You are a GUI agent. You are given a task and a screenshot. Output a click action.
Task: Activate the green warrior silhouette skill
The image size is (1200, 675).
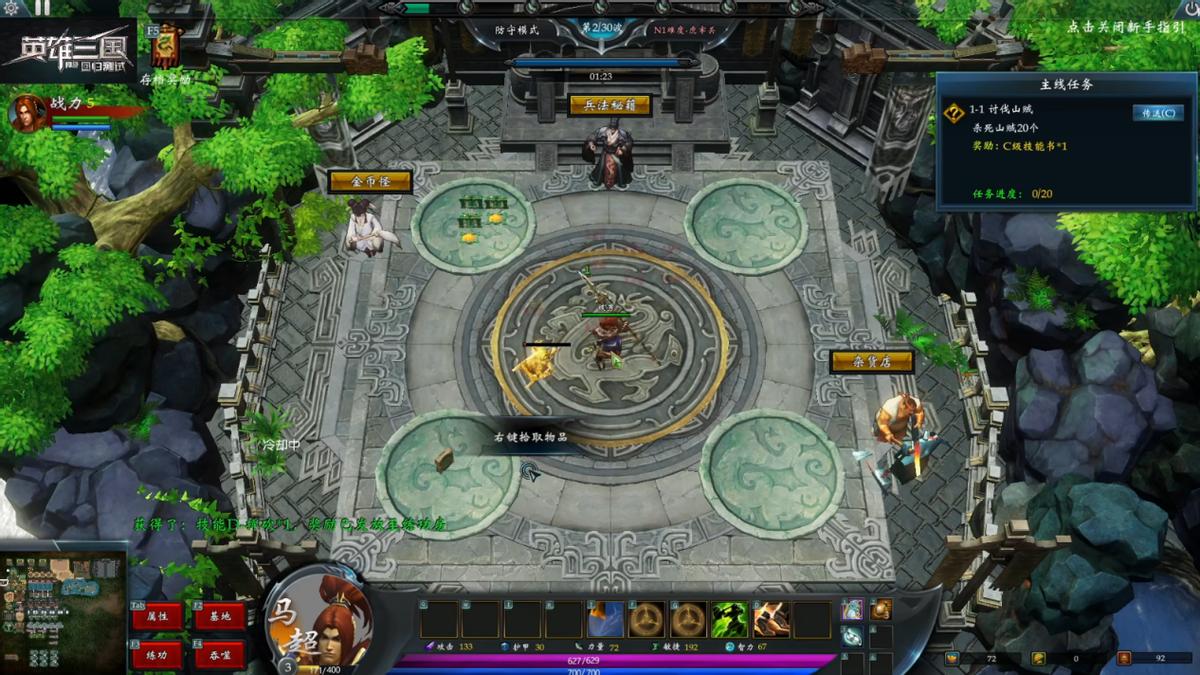click(729, 619)
